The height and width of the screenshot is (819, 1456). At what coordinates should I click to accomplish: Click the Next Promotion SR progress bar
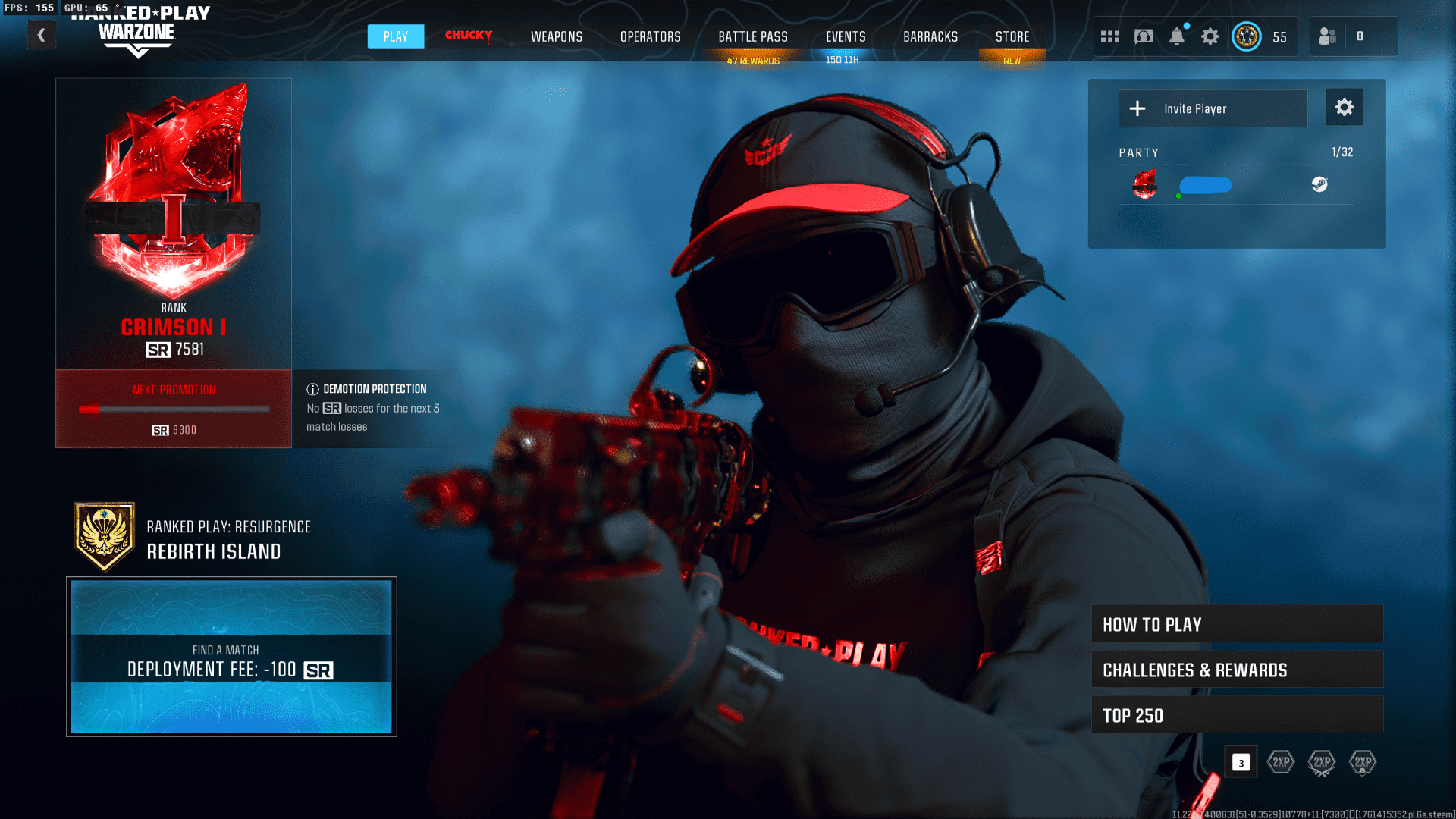tap(173, 408)
